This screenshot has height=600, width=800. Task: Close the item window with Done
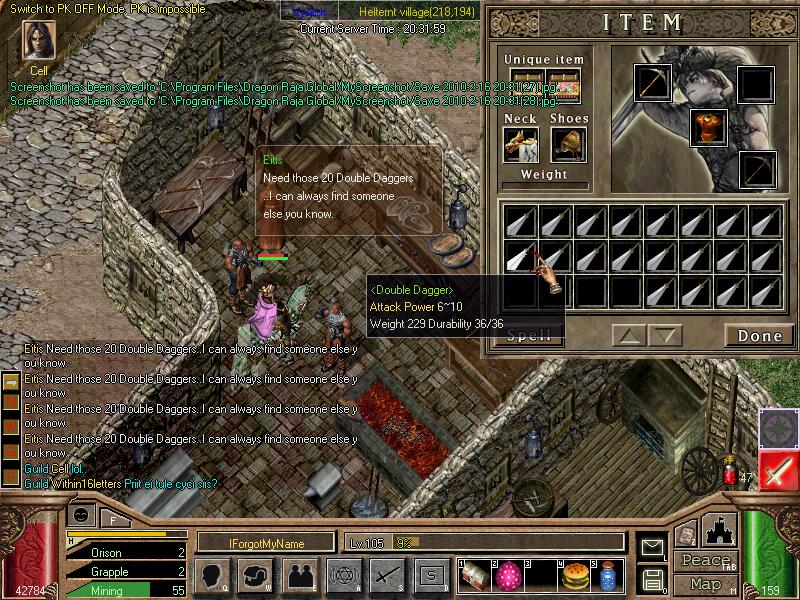pos(759,336)
